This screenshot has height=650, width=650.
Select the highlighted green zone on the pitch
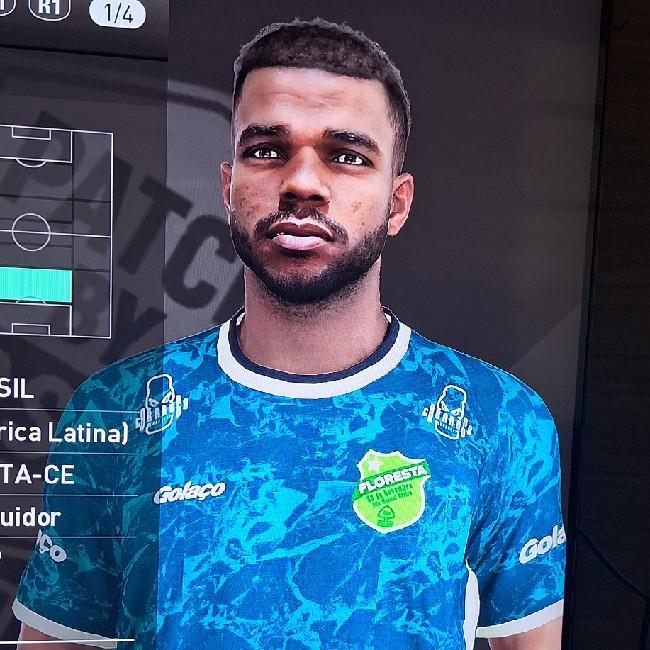pos(36,285)
